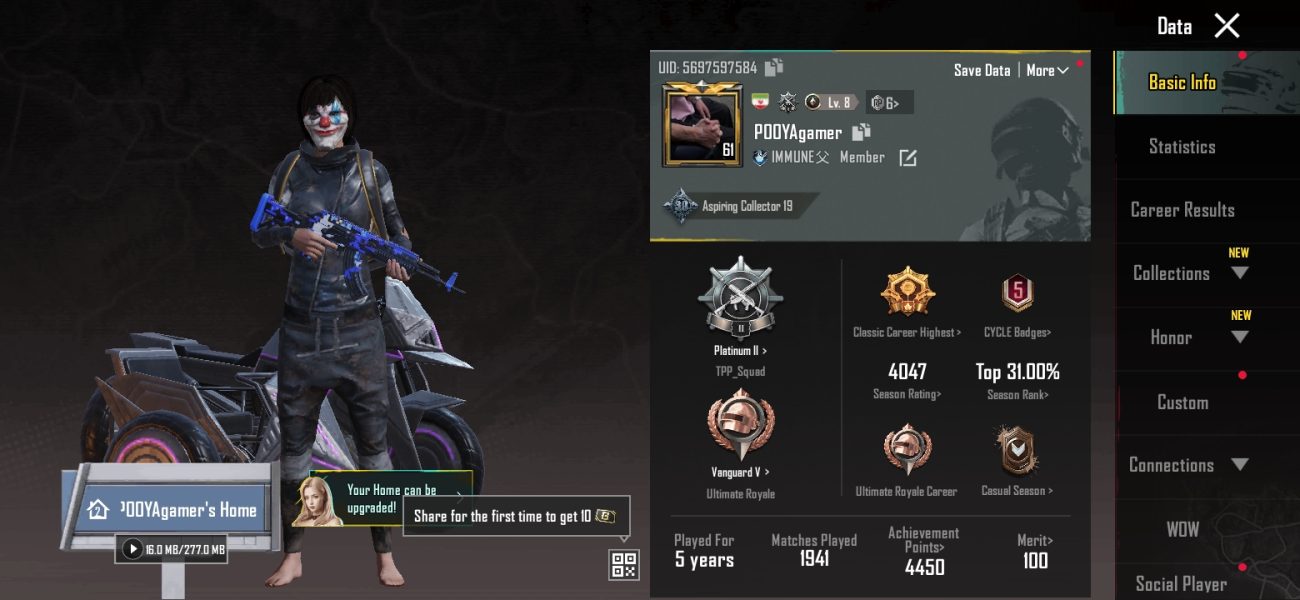Click Save Data button
1300x600 pixels.
coord(981,70)
